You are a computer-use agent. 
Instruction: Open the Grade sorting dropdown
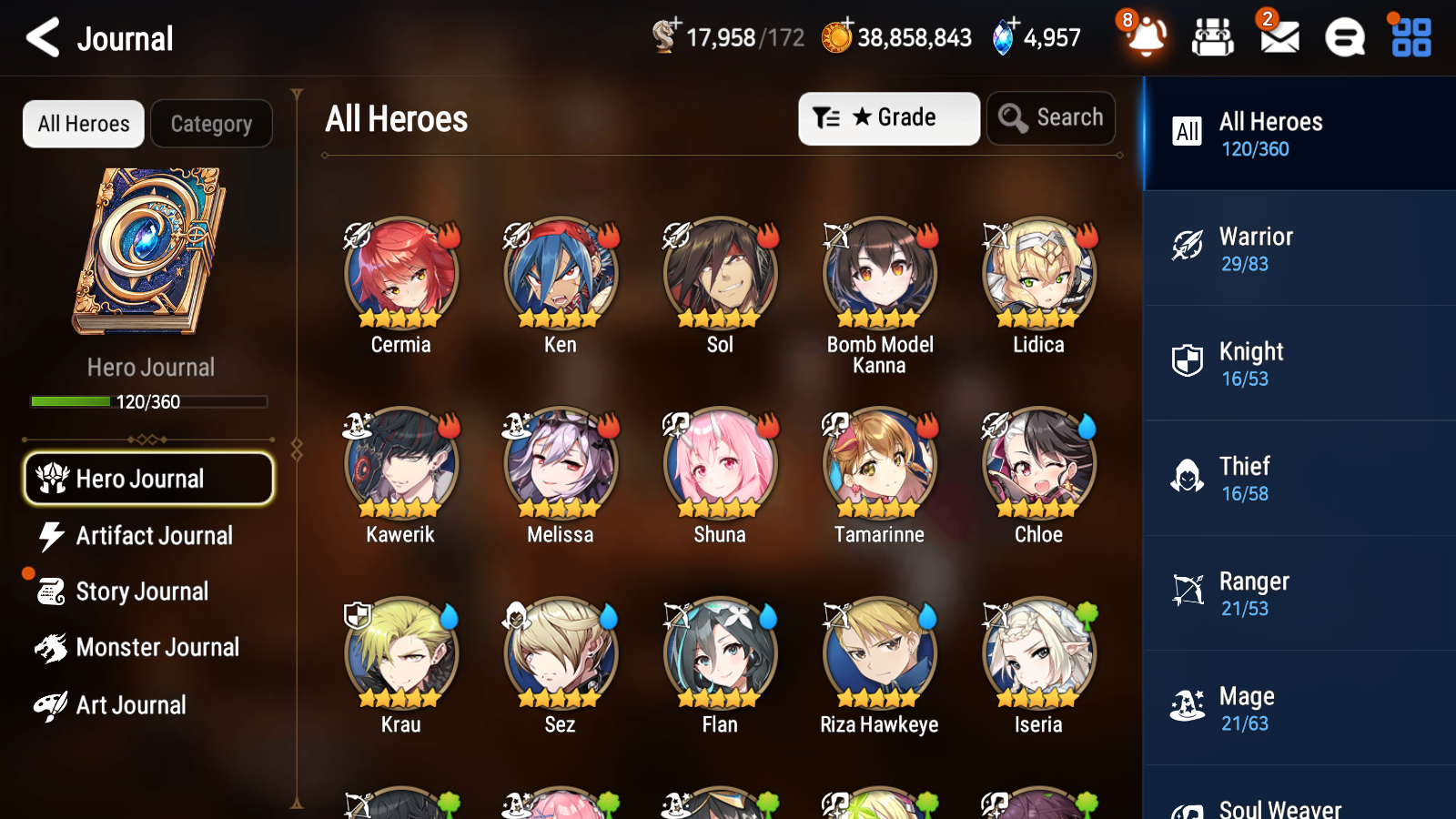click(x=888, y=117)
